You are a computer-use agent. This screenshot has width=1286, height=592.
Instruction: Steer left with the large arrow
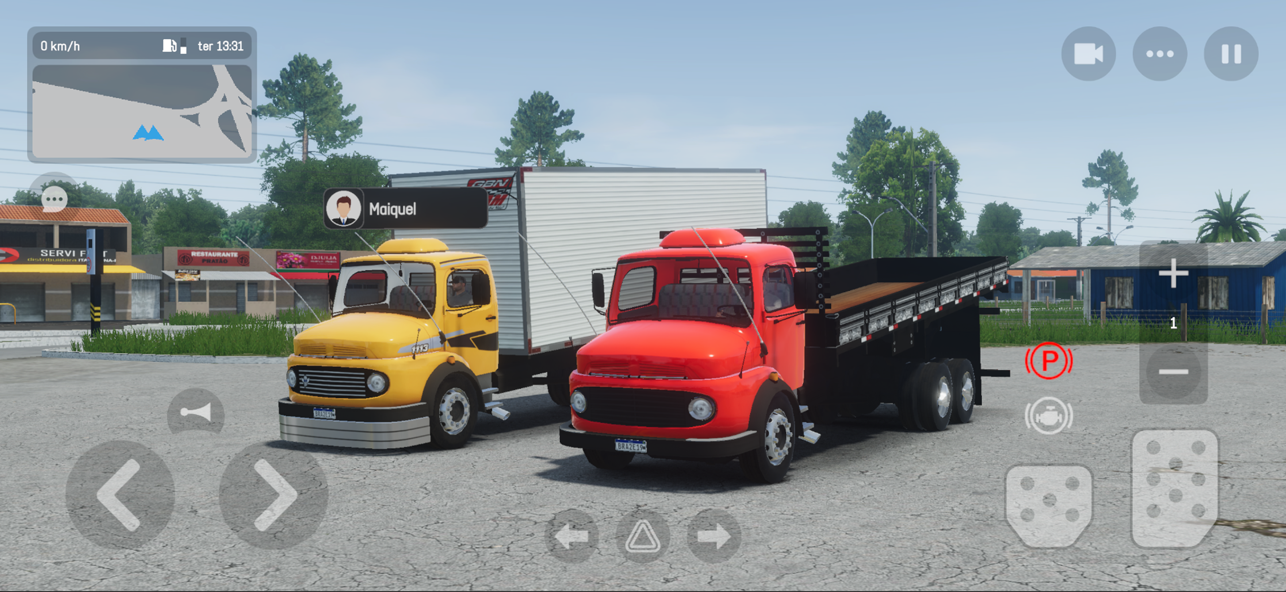(120, 494)
